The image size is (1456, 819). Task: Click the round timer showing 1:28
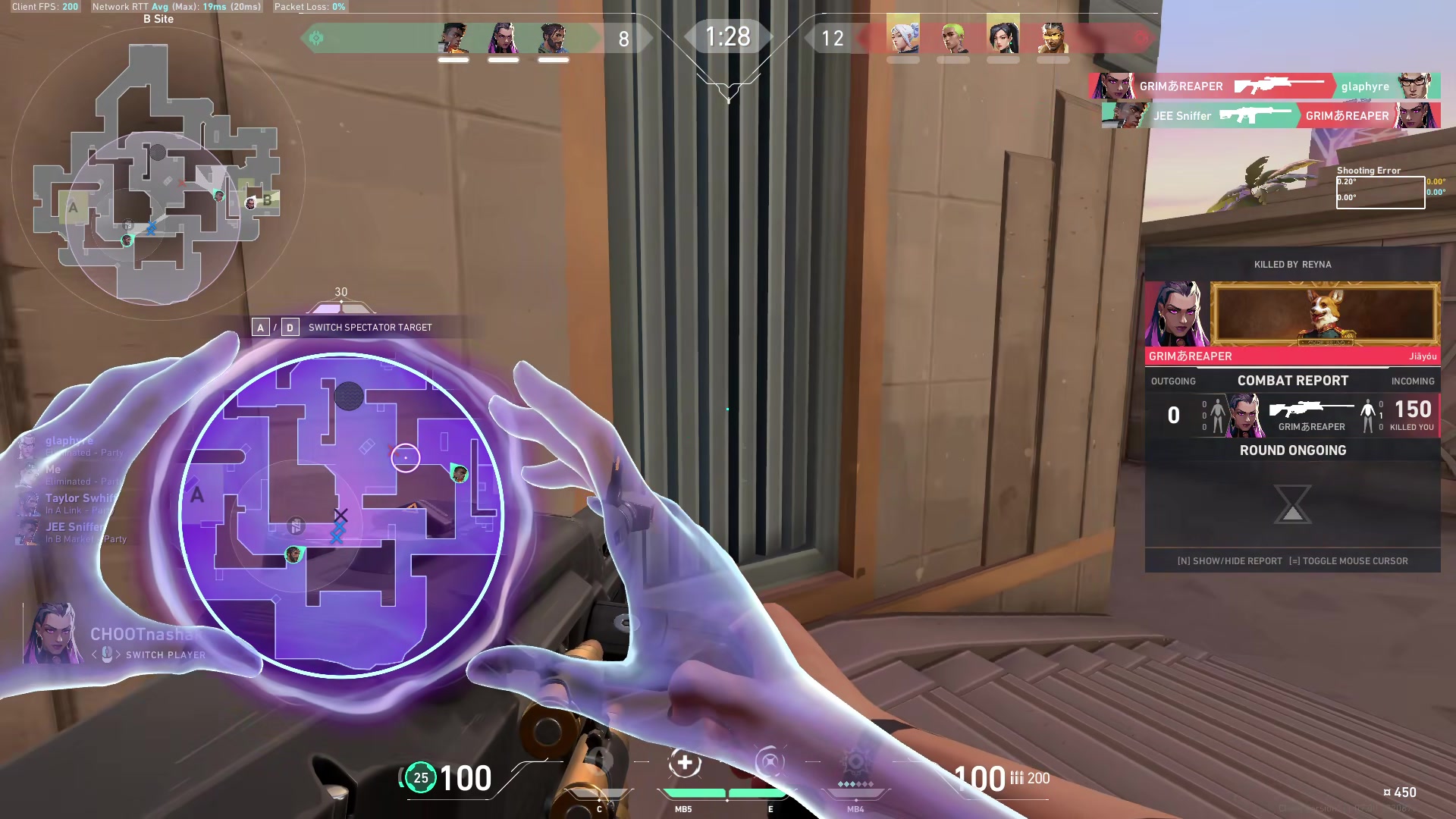(728, 37)
